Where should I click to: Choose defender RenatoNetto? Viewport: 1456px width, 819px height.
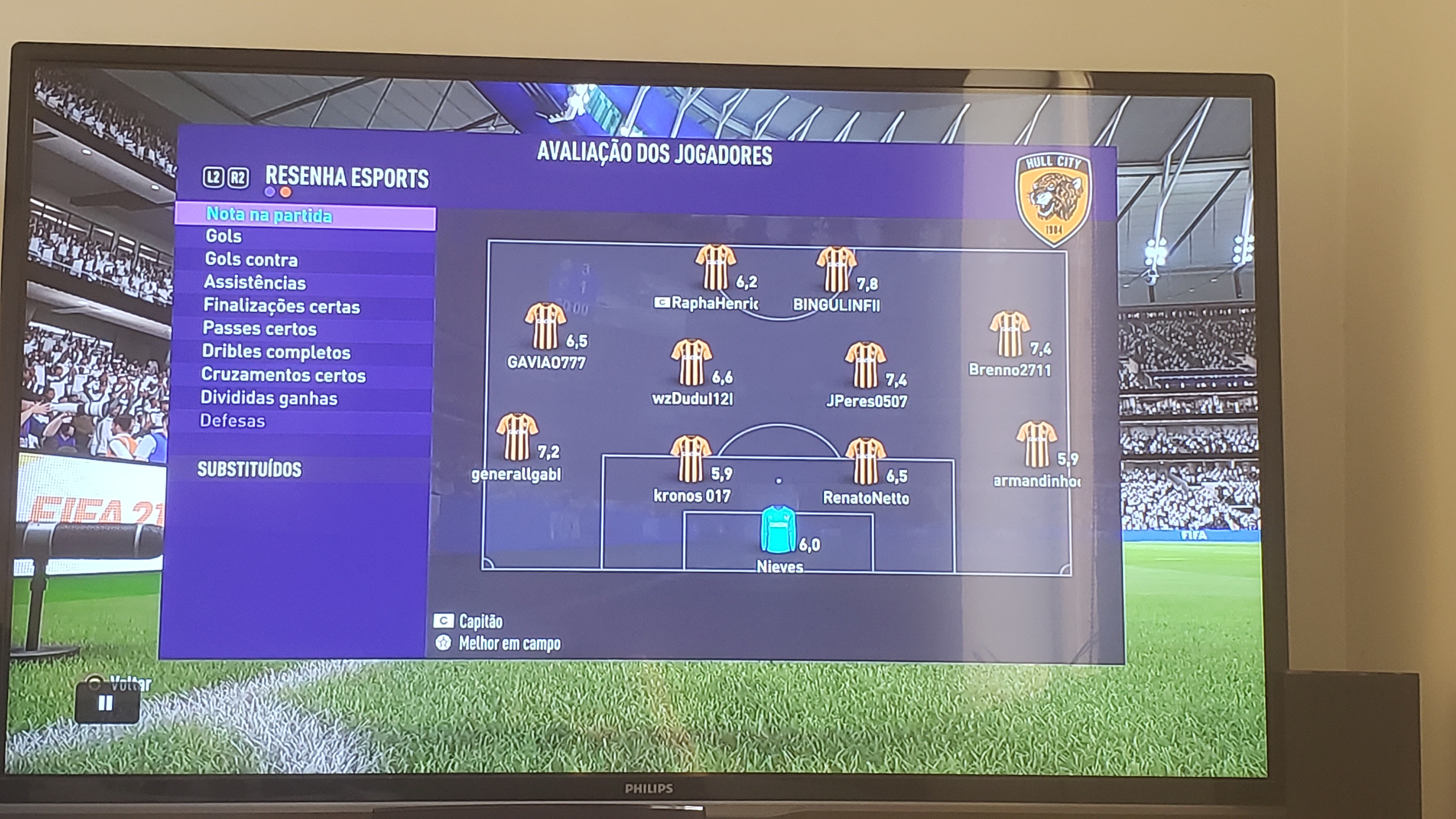click(x=865, y=461)
